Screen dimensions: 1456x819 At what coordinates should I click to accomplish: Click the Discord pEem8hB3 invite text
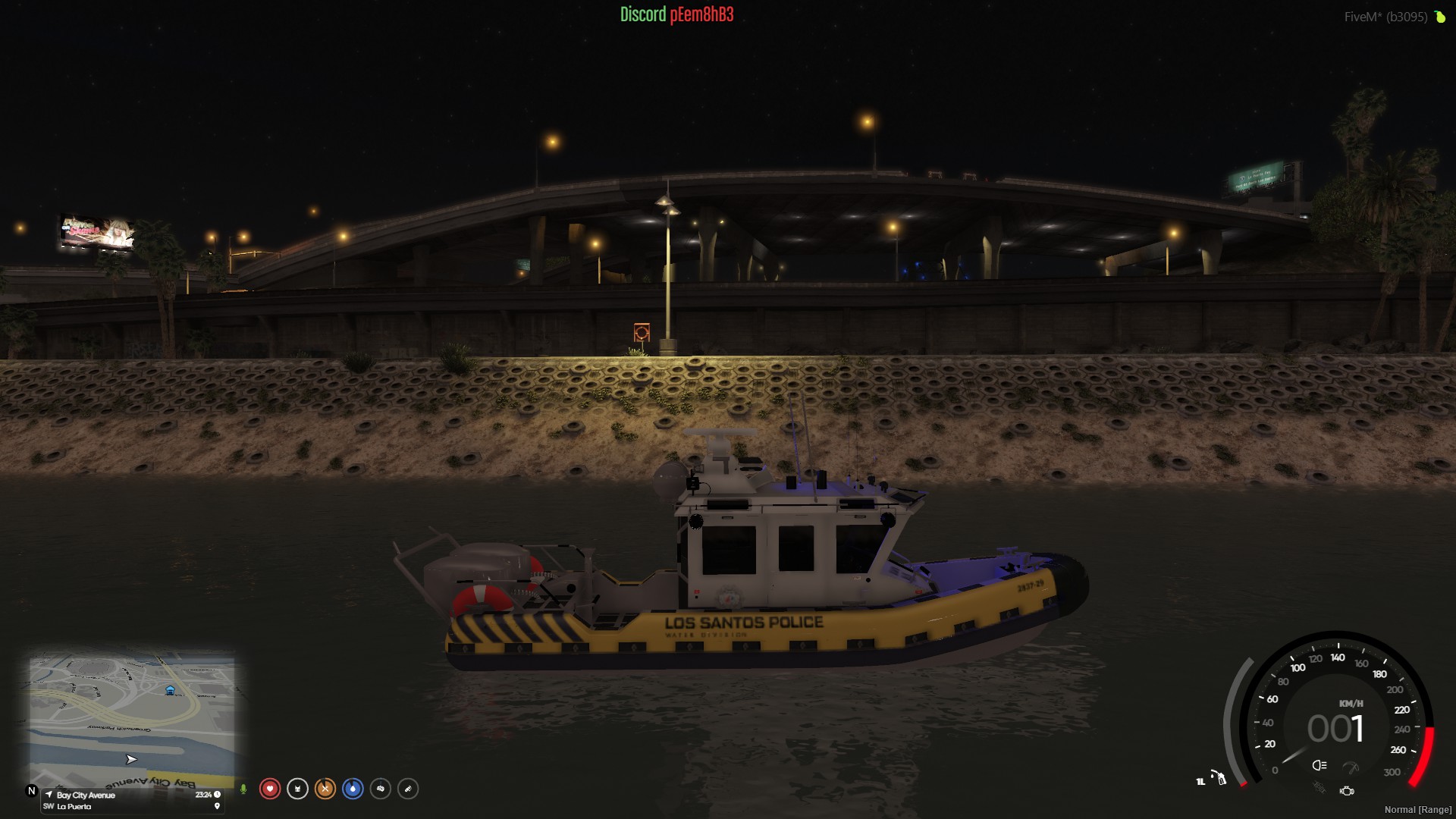point(676,14)
